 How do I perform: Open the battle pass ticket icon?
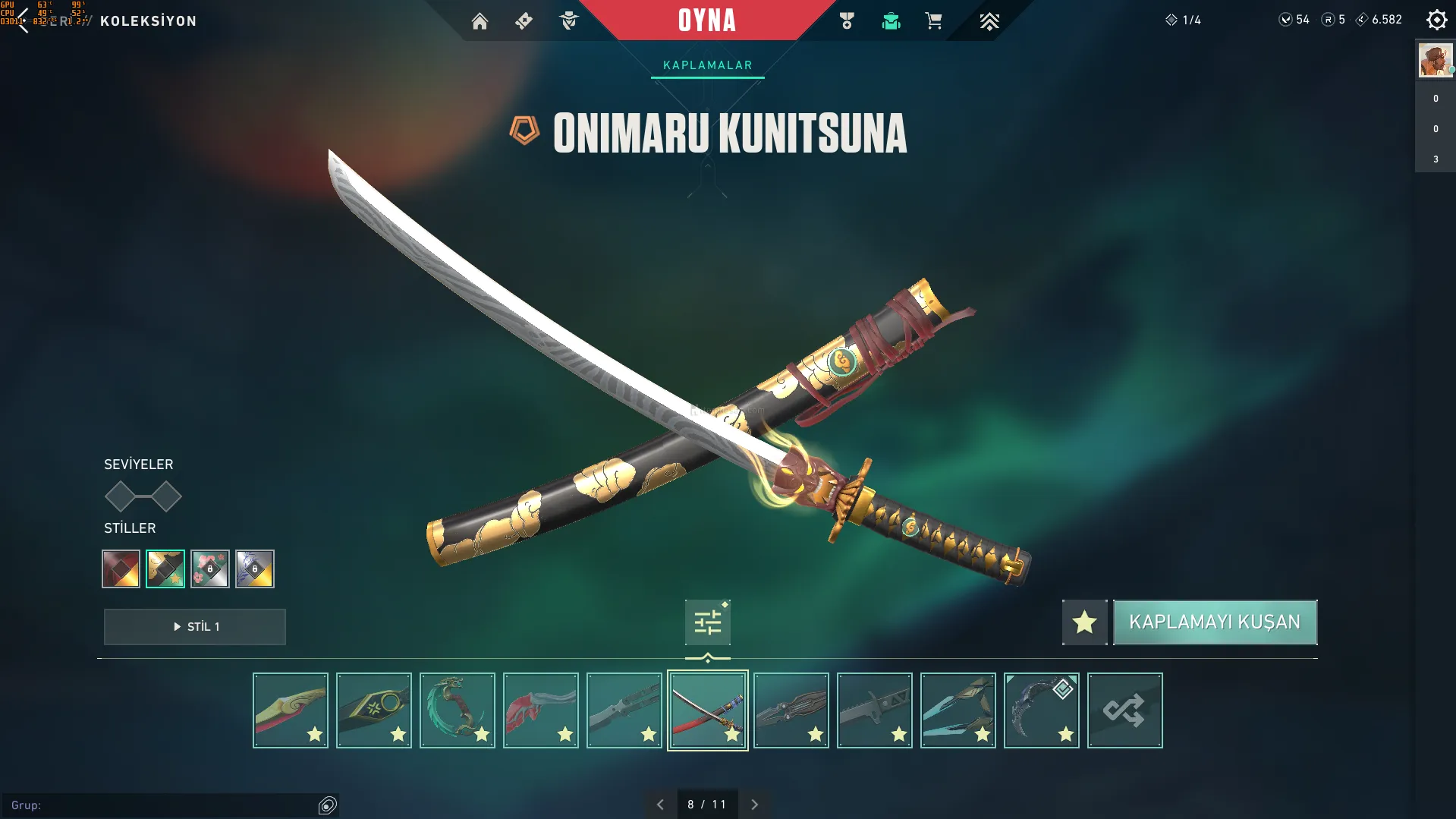pyautogui.click(x=524, y=21)
